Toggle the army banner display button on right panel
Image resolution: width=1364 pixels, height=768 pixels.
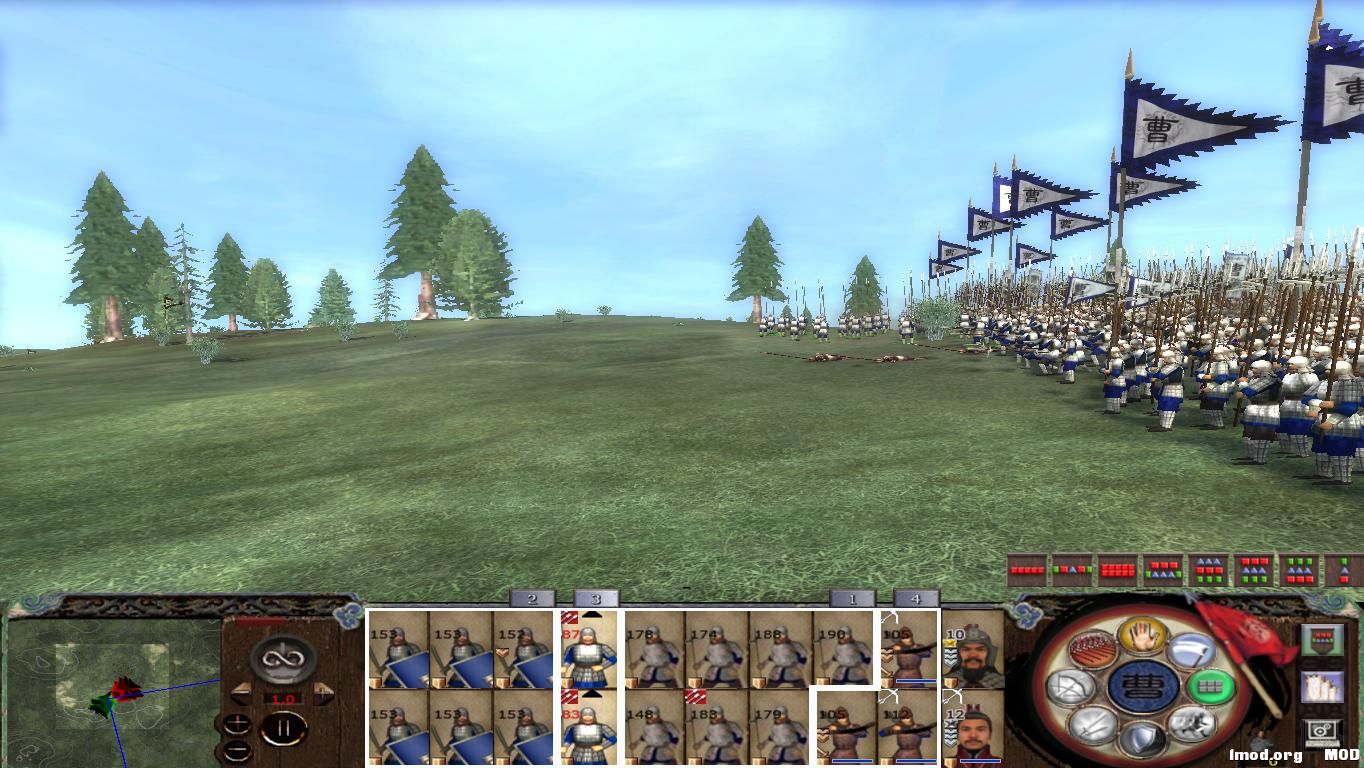click(1323, 639)
